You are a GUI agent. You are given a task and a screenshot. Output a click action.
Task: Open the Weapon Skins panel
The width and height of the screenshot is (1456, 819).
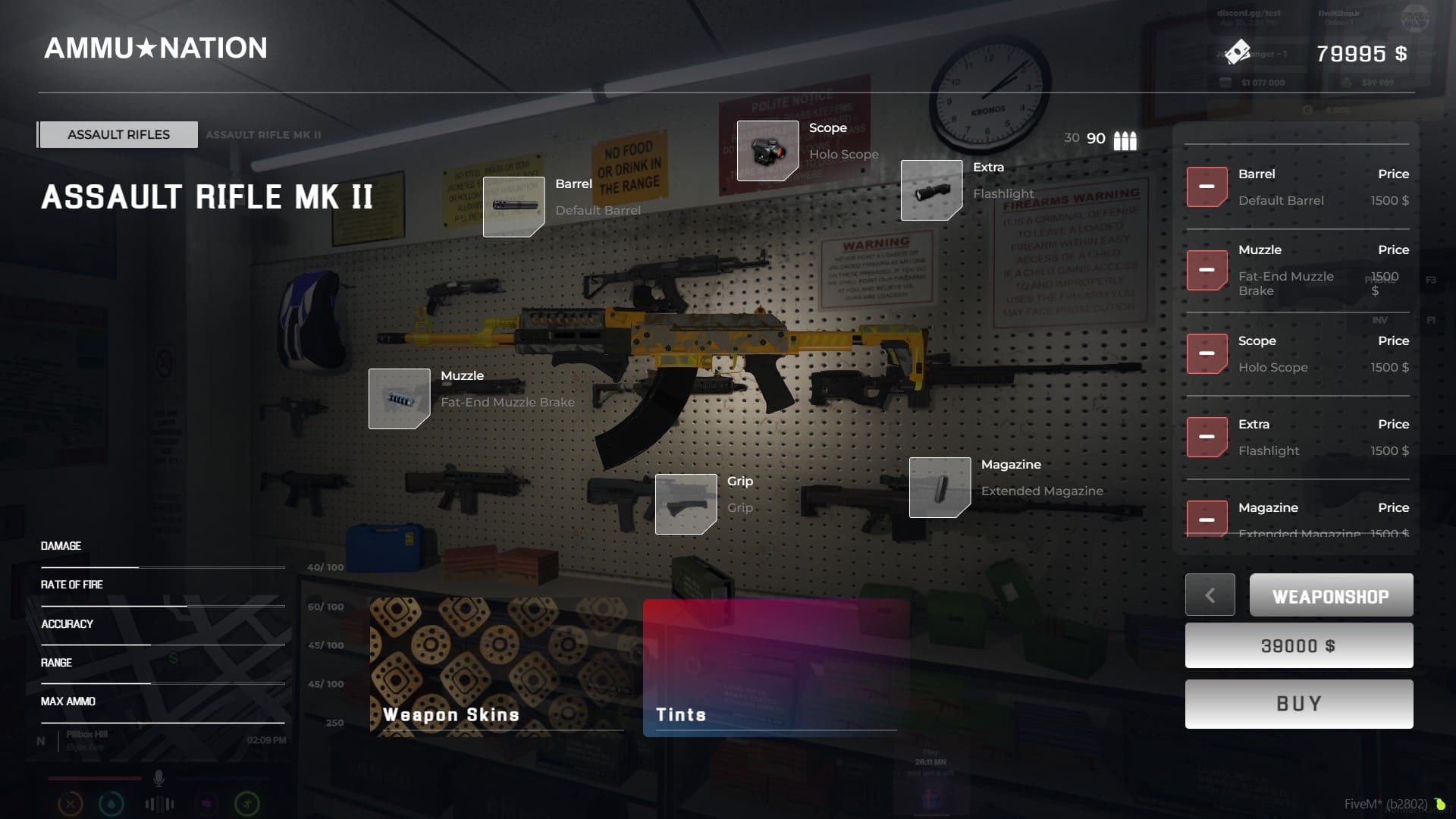click(497, 666)
